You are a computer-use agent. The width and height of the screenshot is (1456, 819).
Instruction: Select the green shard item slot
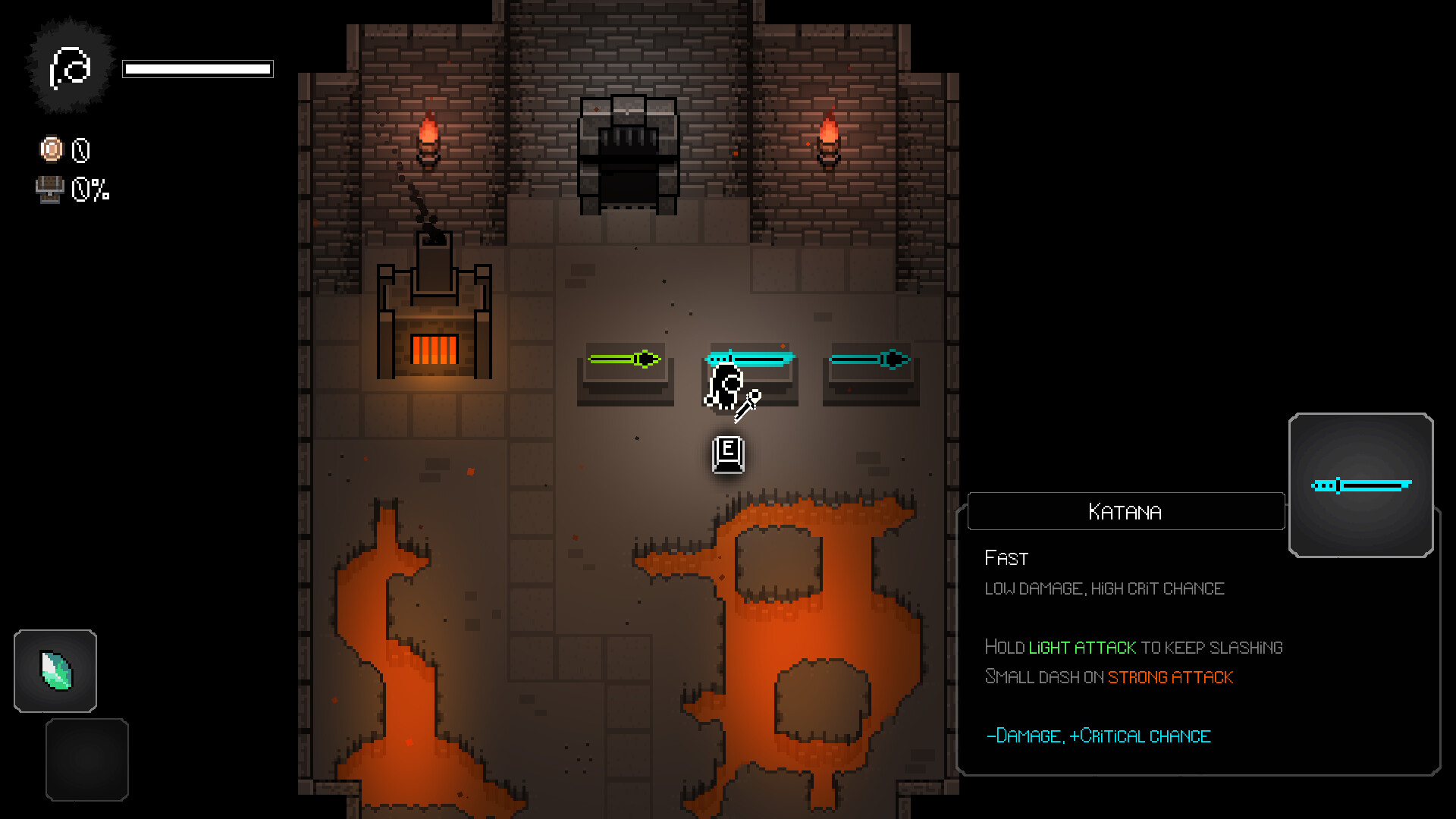(55, 670)
